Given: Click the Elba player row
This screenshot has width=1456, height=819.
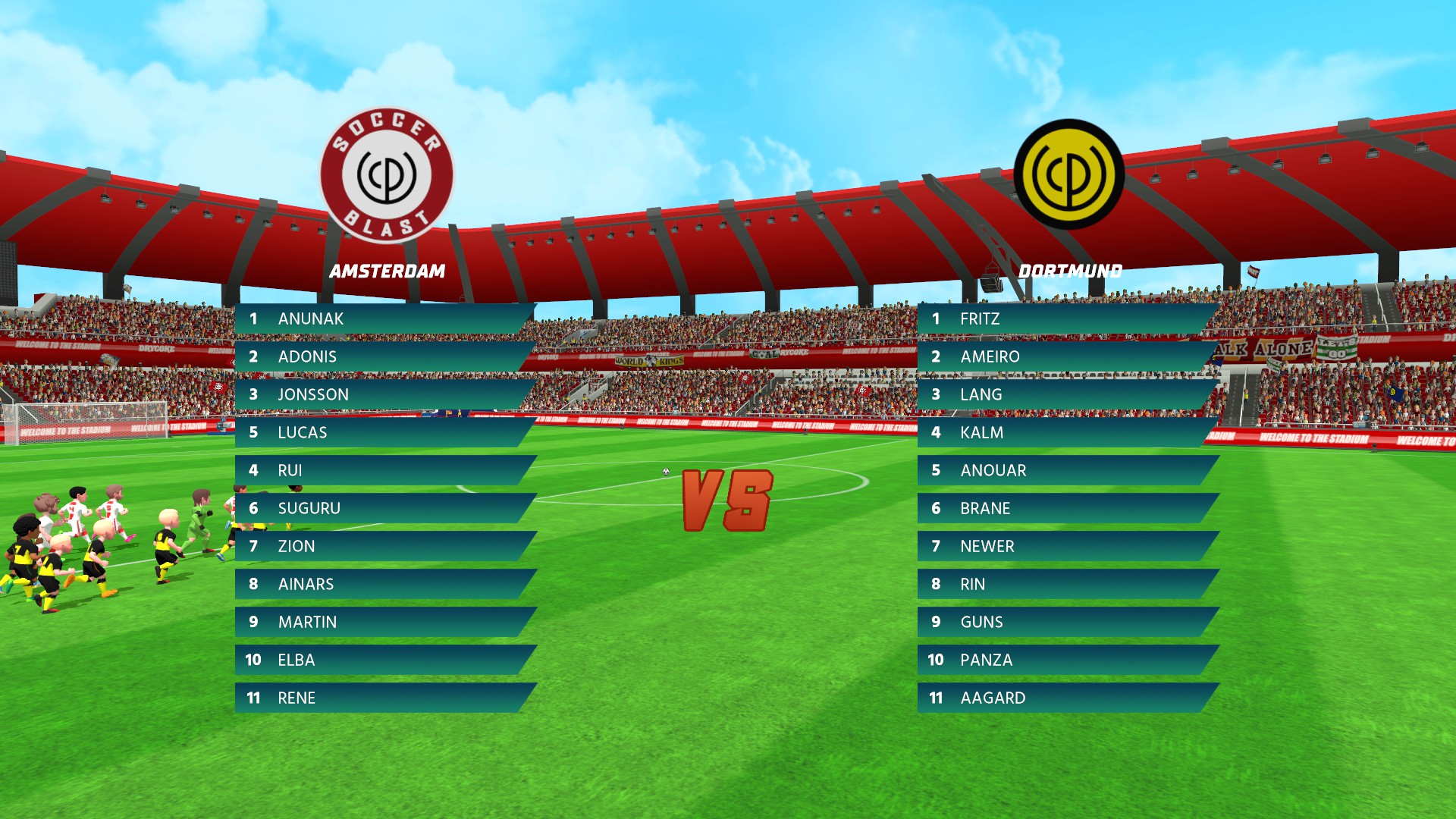Looking at the screenshot, I should click(x=383, y=660).
